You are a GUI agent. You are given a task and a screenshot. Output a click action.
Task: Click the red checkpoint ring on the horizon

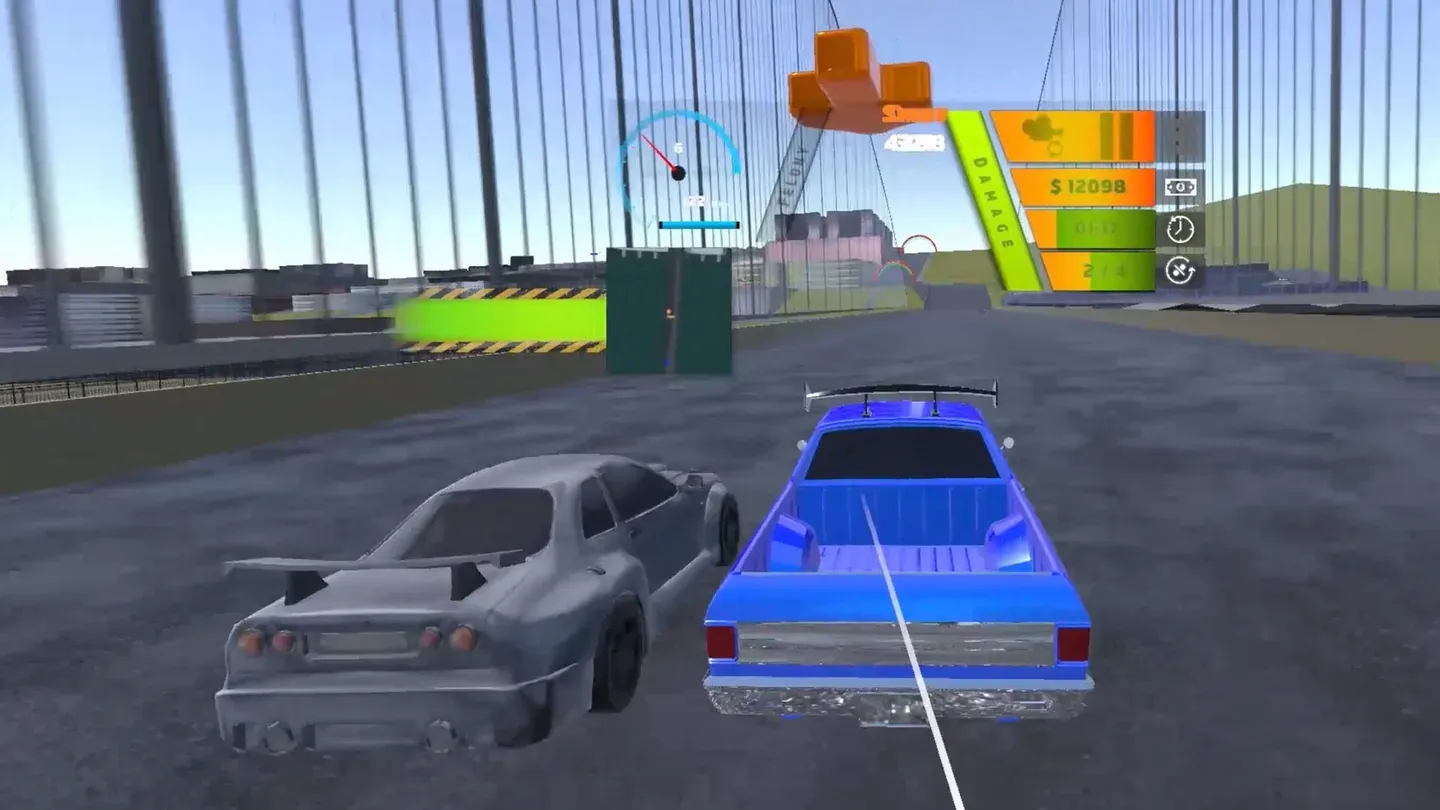click(x=917, y=247)
